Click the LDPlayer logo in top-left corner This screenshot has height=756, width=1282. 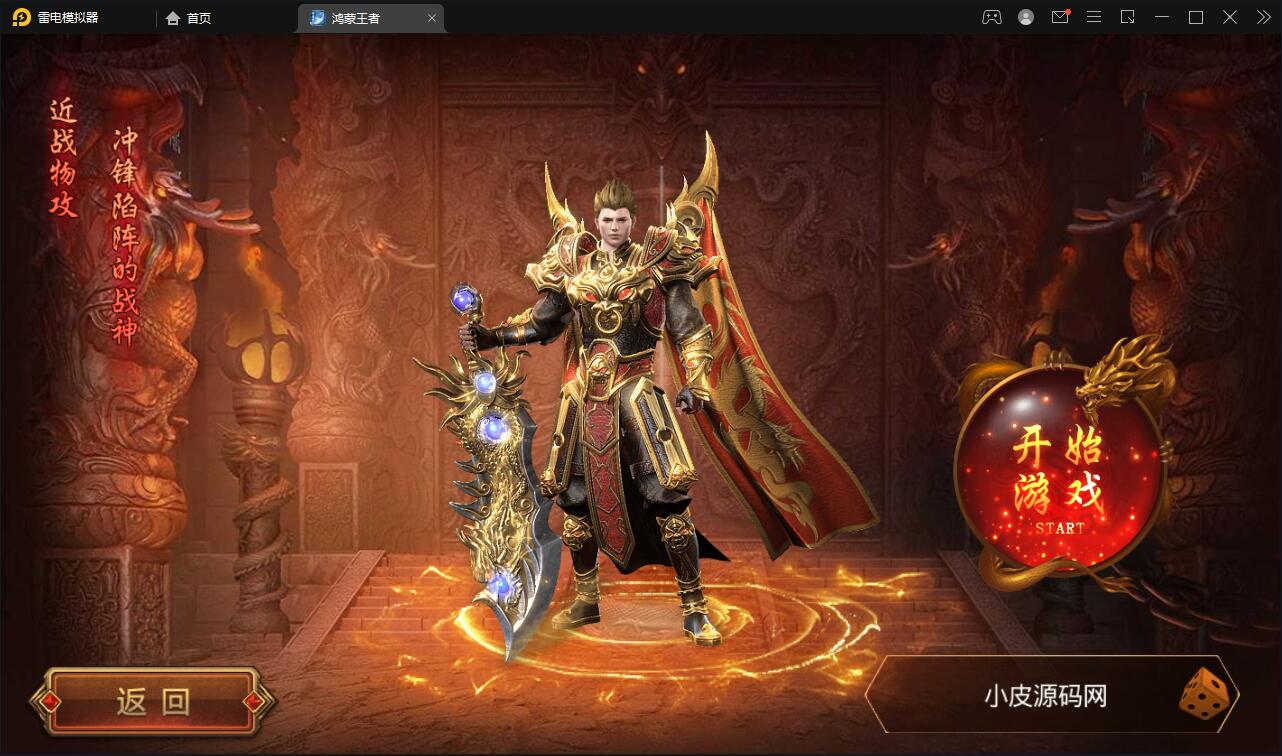[22, 17]
